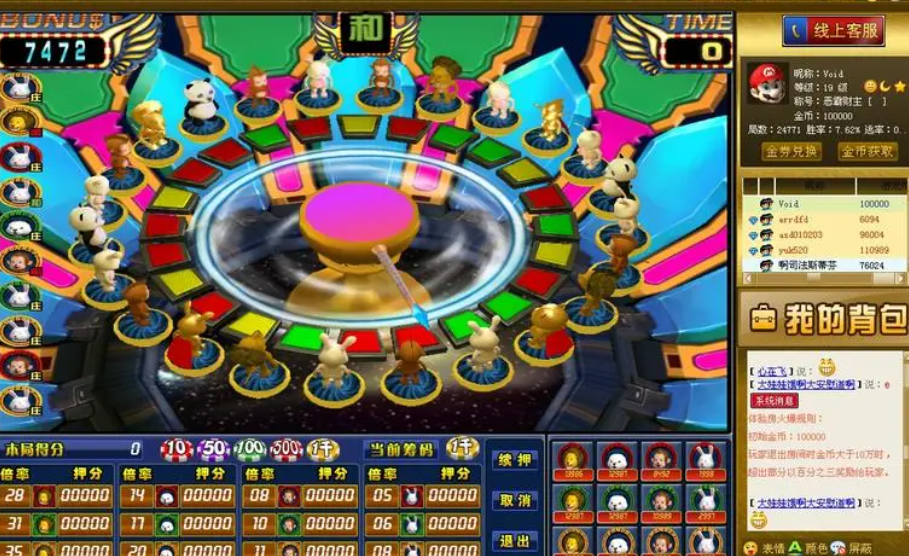Bet on the 14x panda slot
The width and height of the screenshot is (909, 556).
pyautogui.click(x=180, y=496)
